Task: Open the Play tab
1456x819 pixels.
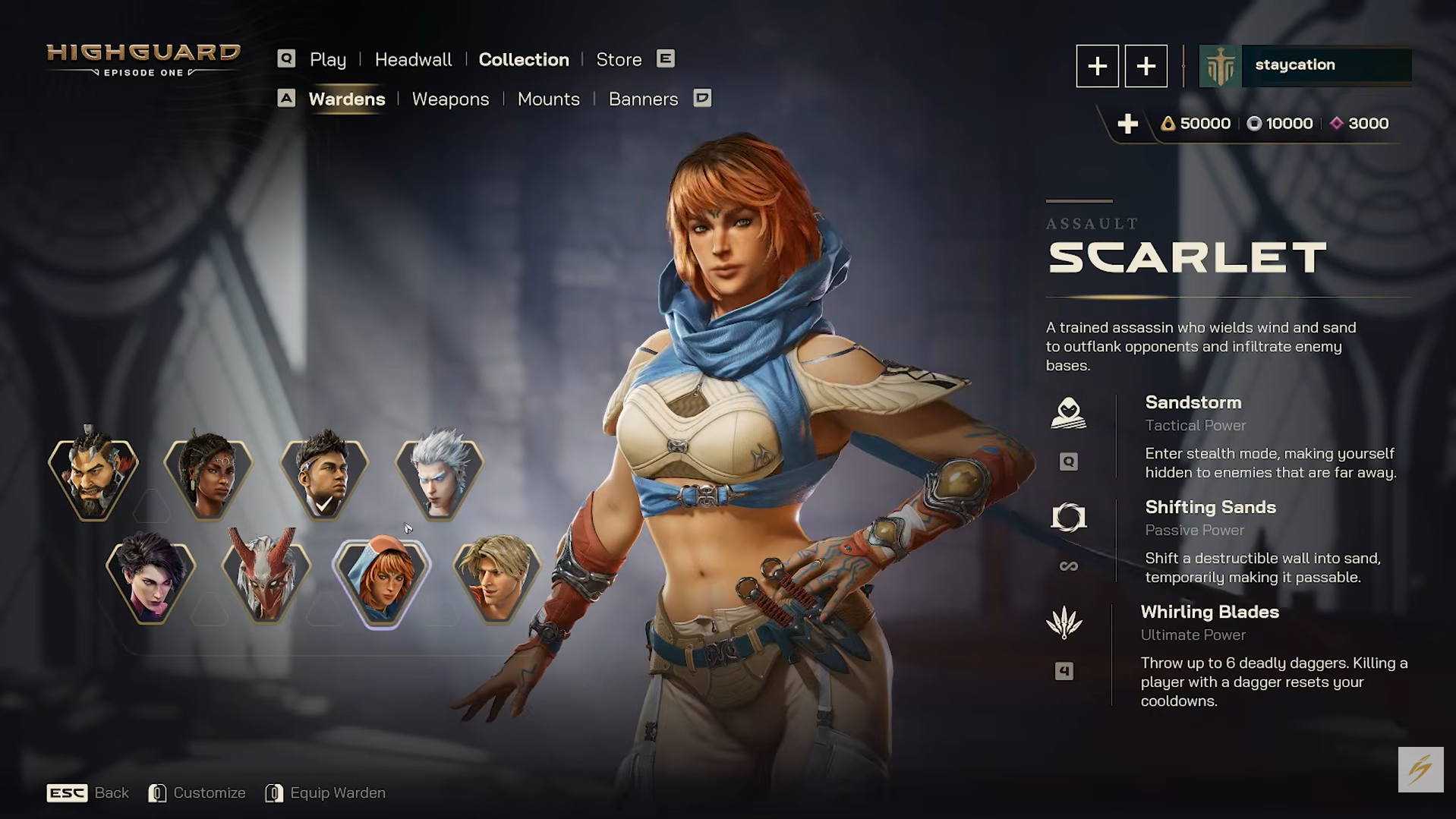Action: (x=327, y=59)
